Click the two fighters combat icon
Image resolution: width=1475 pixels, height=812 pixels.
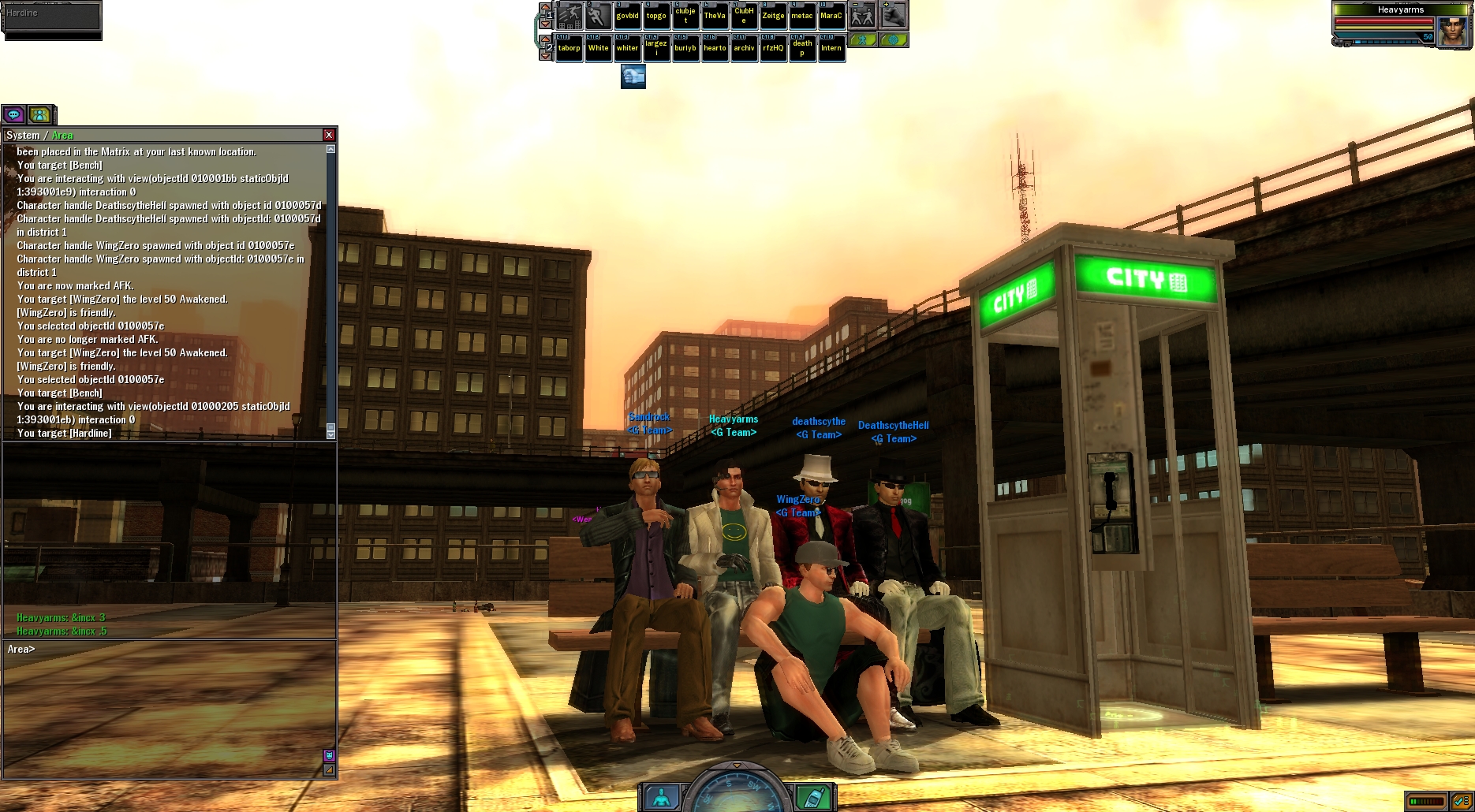pos(862,15)
